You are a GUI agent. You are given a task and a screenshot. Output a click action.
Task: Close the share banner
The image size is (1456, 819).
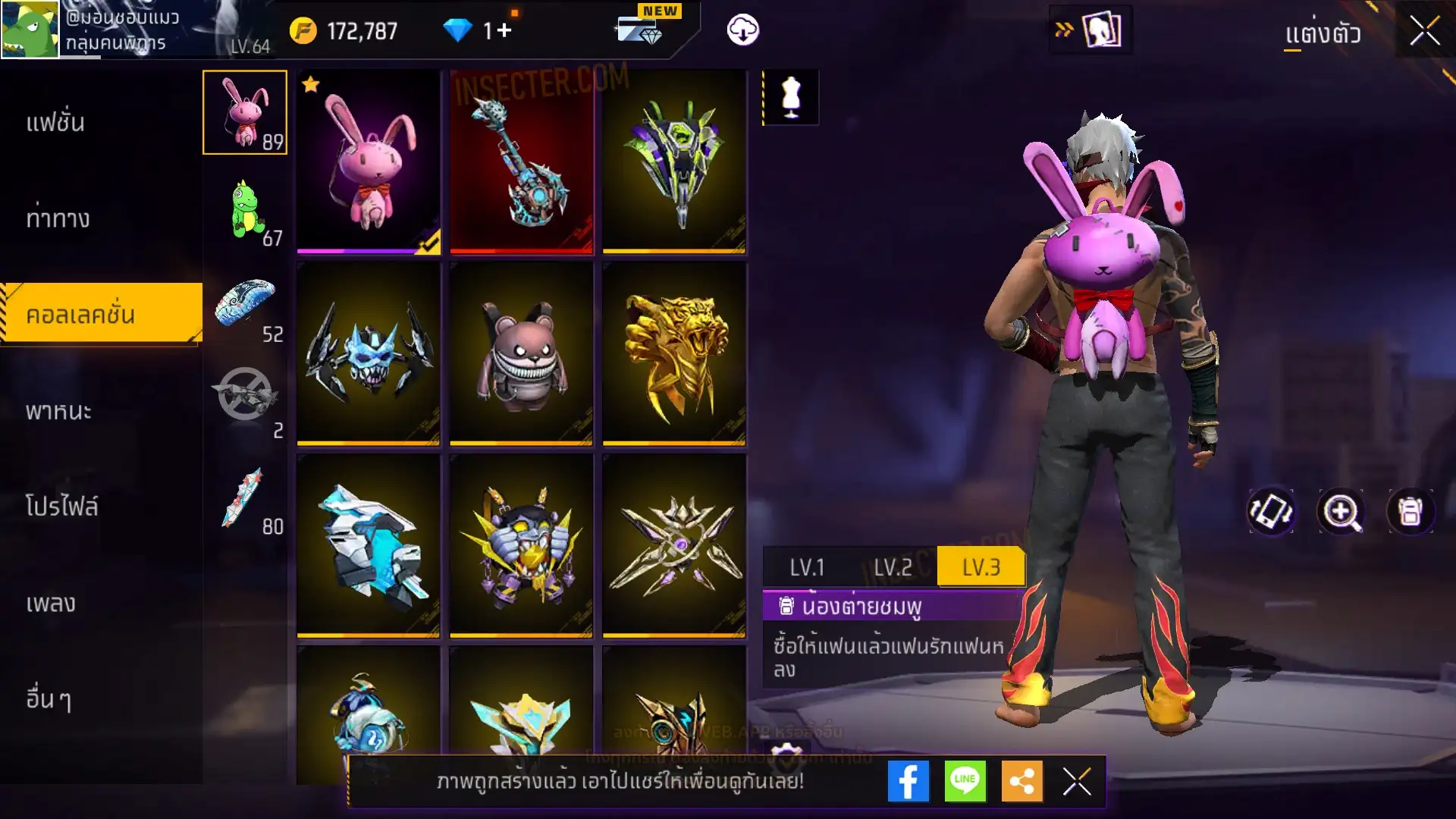(1077, 781)
